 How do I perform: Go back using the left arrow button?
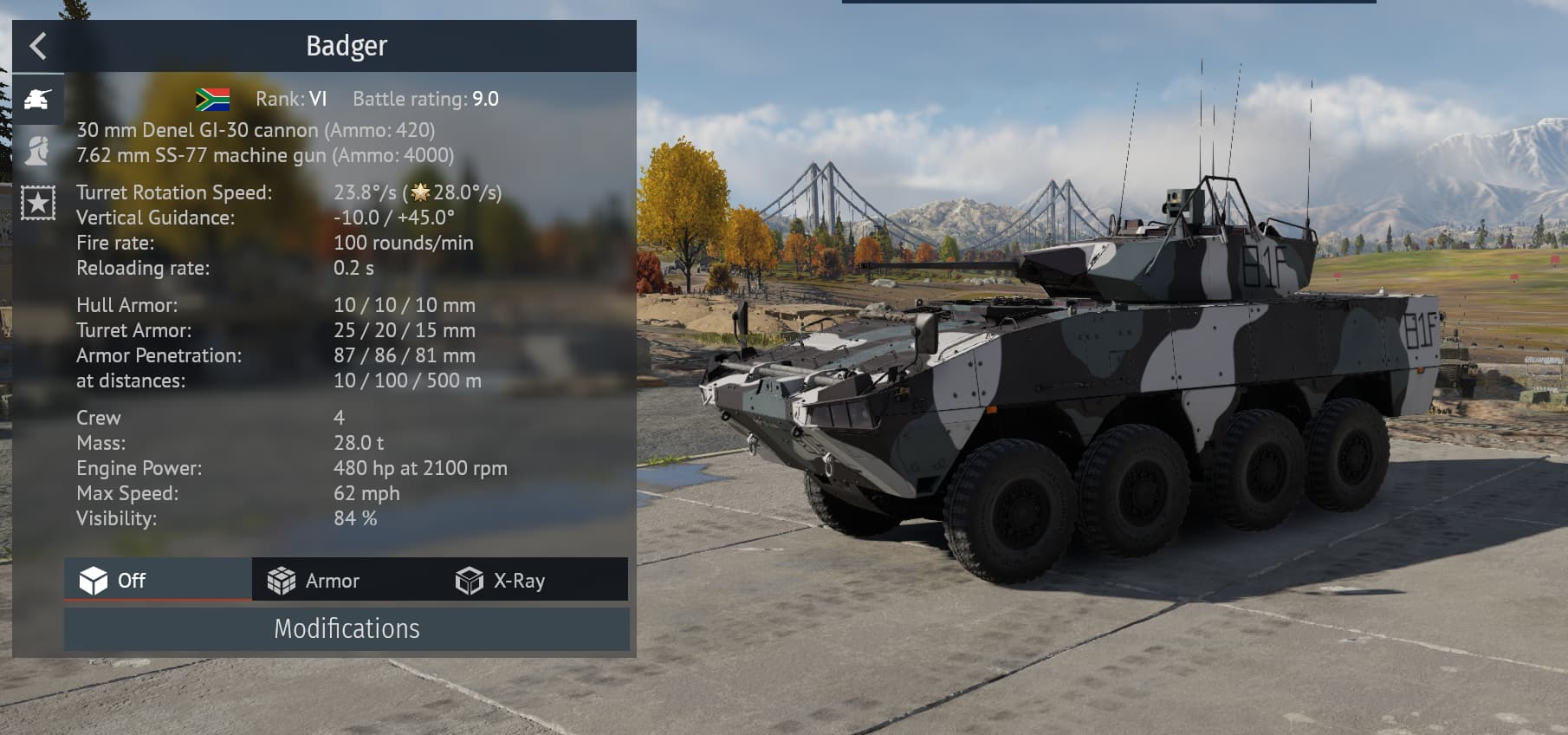click(x=37, y=46)
